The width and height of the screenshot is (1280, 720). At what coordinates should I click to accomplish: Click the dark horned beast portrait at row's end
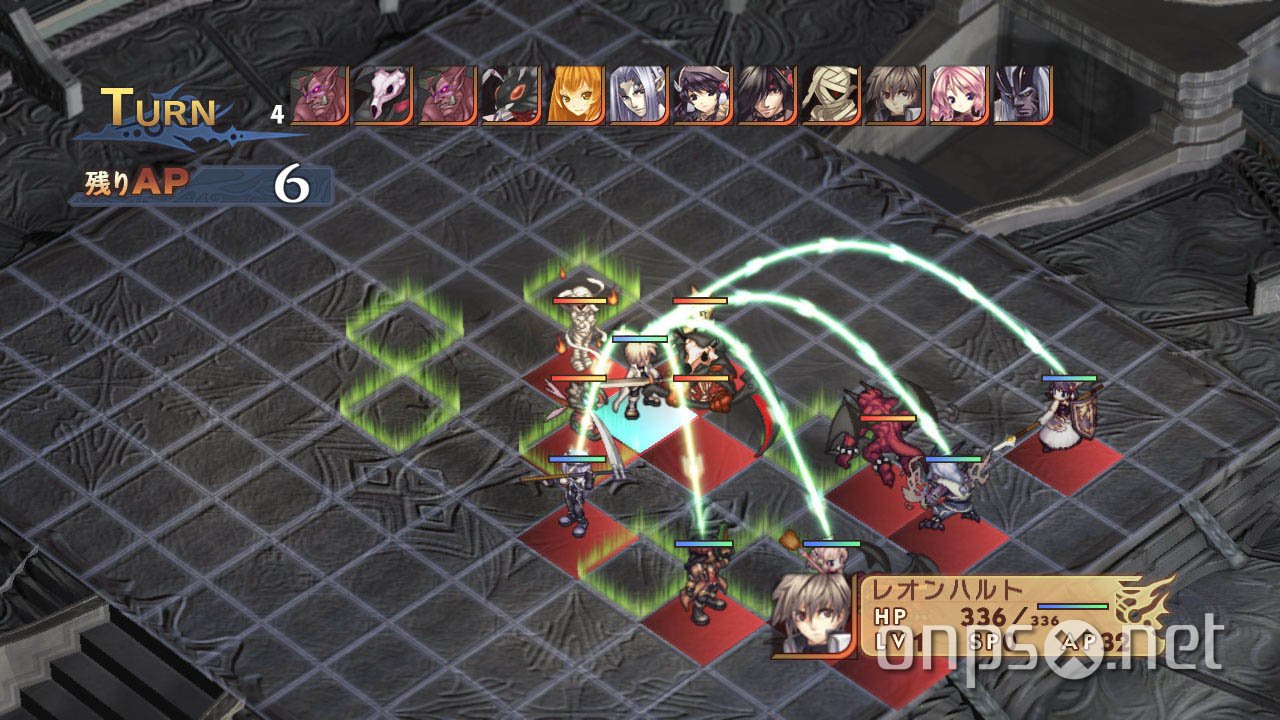[1020, 95]
